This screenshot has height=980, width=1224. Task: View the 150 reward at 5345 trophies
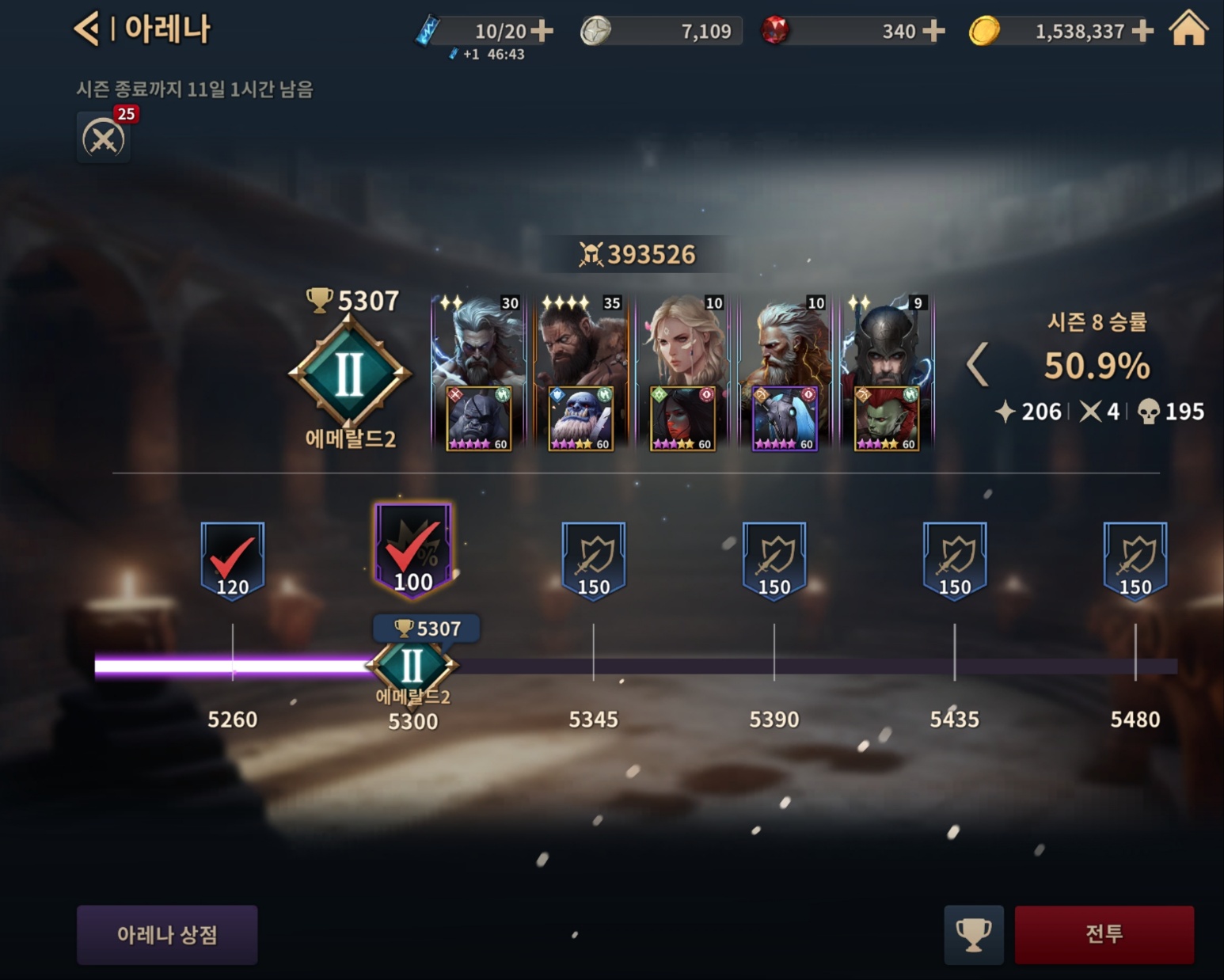[594, 560]
